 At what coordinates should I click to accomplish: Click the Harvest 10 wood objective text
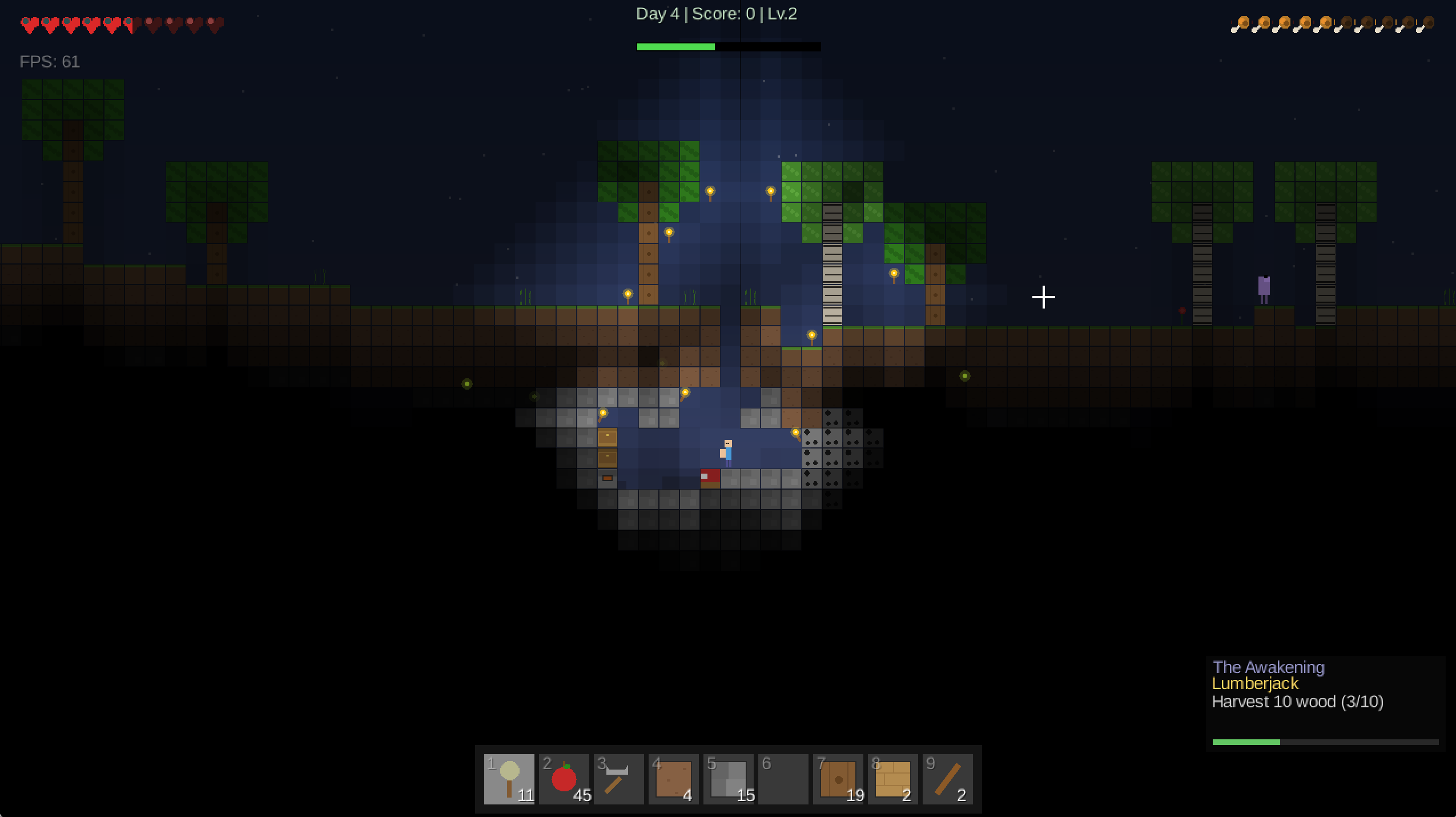point(1297,702)
